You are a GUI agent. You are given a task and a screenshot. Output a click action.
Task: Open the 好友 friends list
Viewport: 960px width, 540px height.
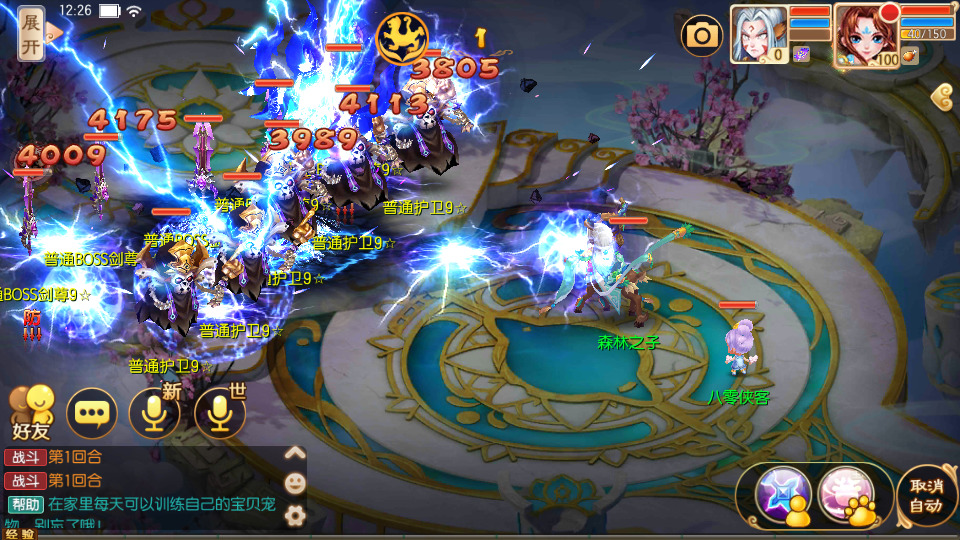[x=30, y=412]
